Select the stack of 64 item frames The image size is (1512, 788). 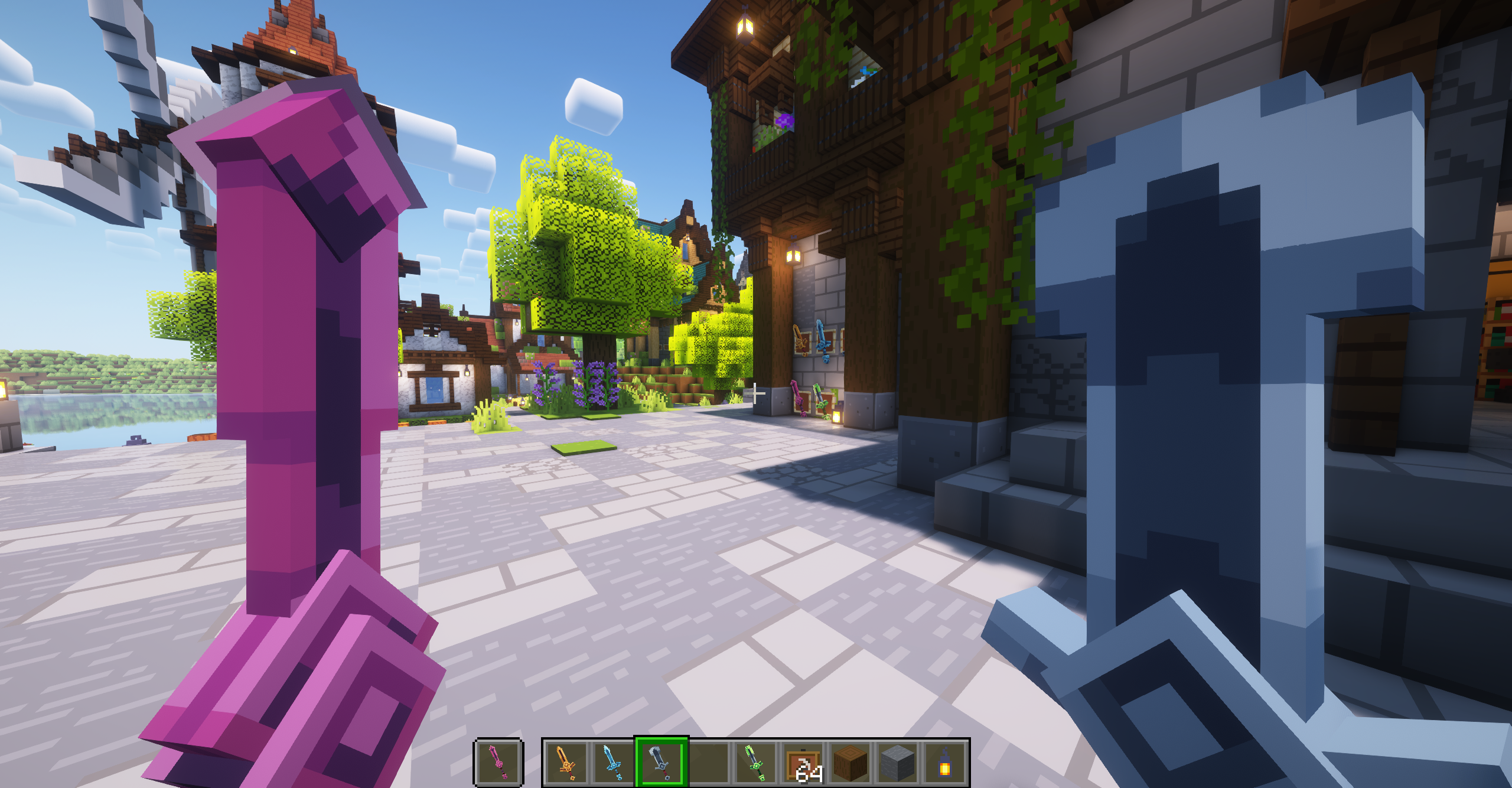[804, 762]
